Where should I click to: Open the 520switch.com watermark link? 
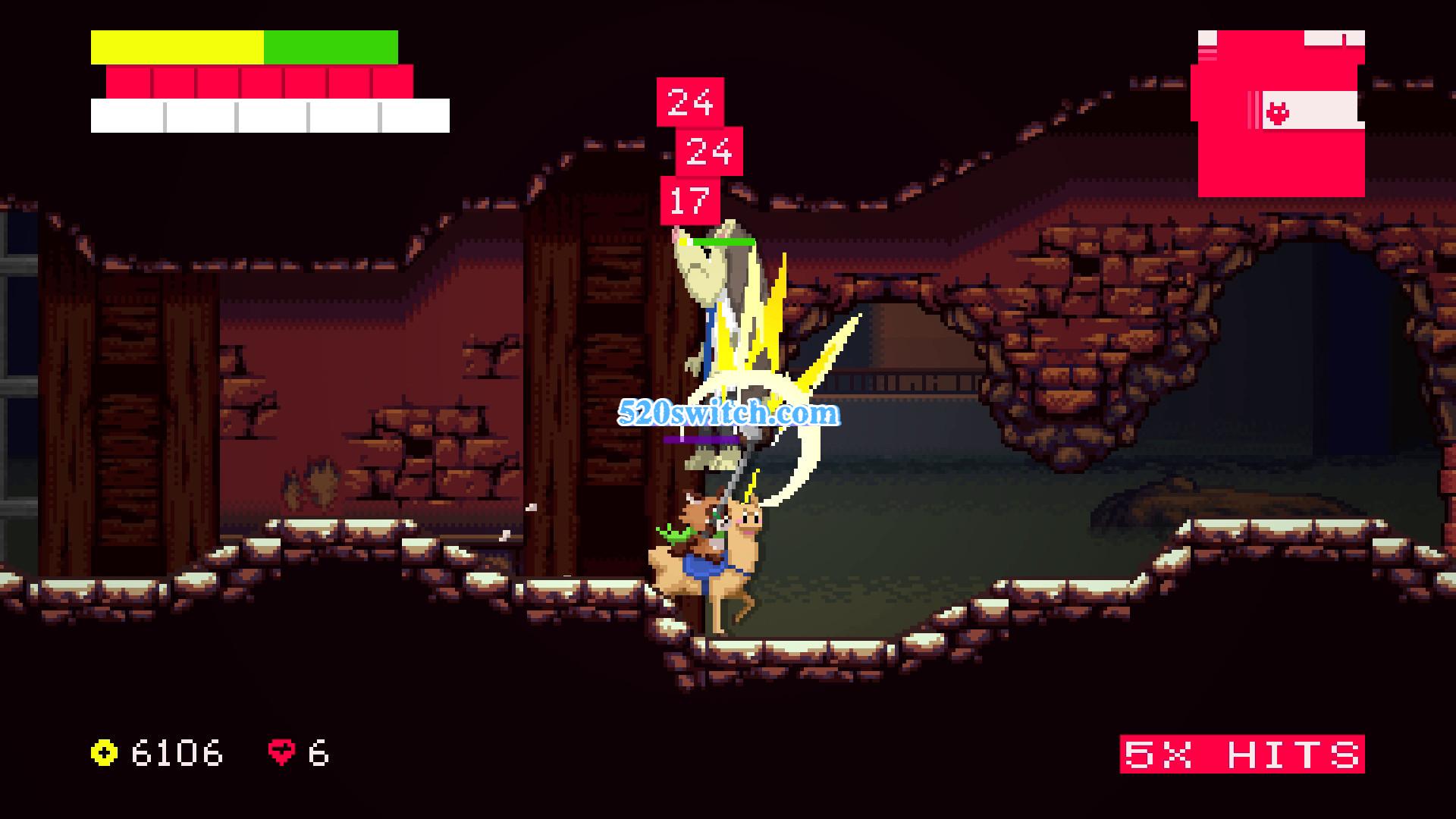pyautogui.click(x=728, y=413)
